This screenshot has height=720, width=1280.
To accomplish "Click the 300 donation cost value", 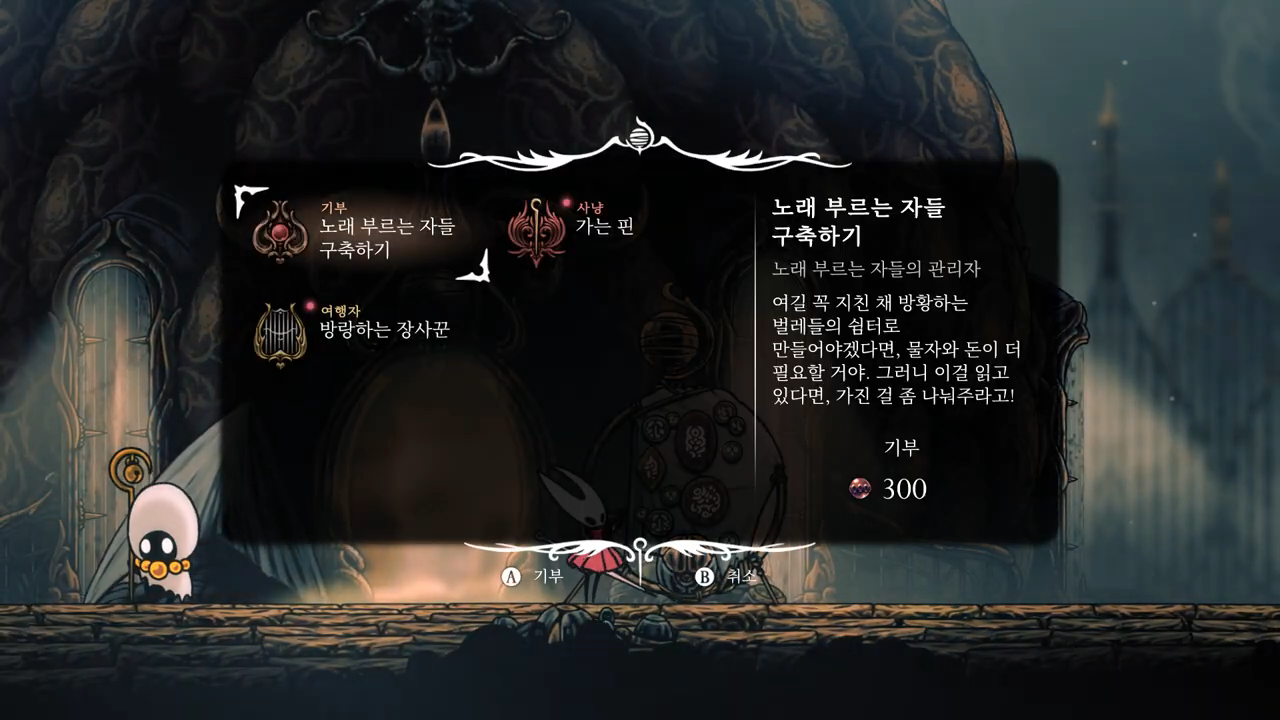I will click(x=903, y=489).
